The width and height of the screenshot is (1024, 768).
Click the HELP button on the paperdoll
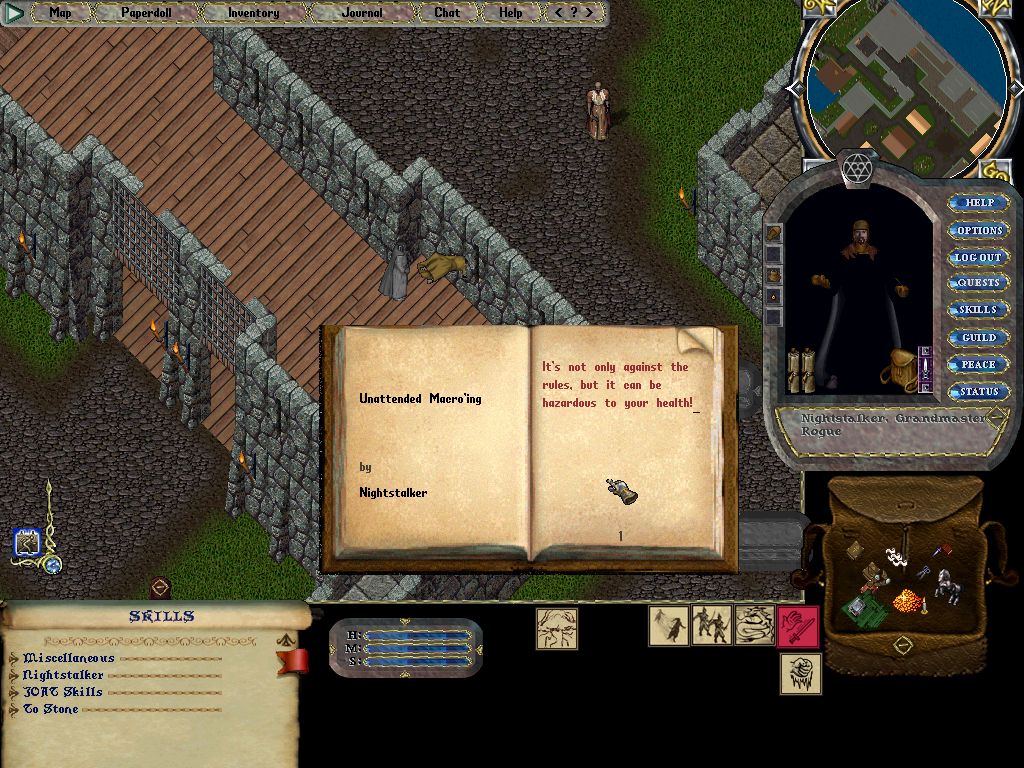pyautogui.click(x=979, y=203)
